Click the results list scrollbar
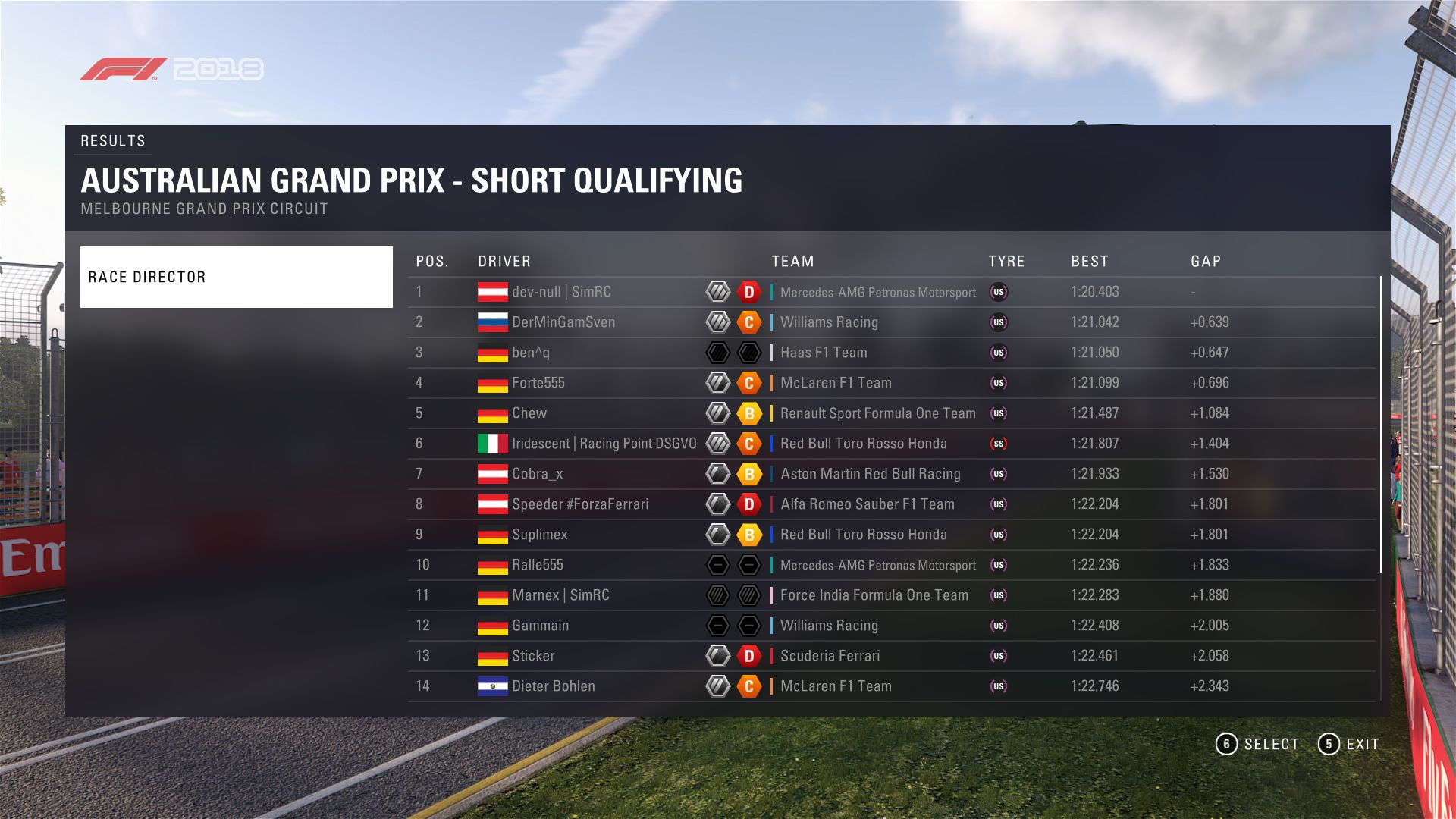Screen dimensions: 1456x819 [1381, 425]
